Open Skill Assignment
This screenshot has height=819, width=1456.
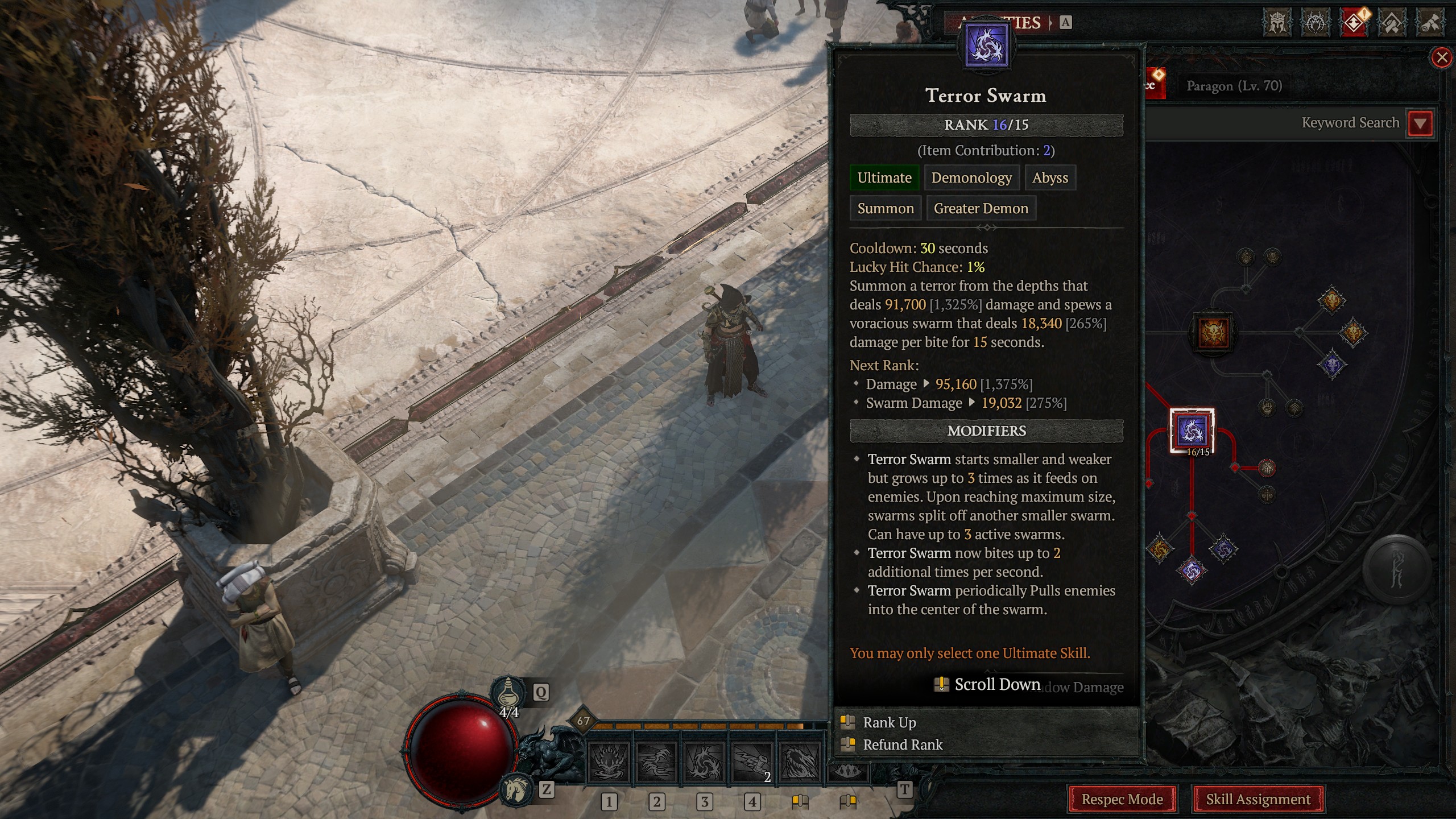1259,799
